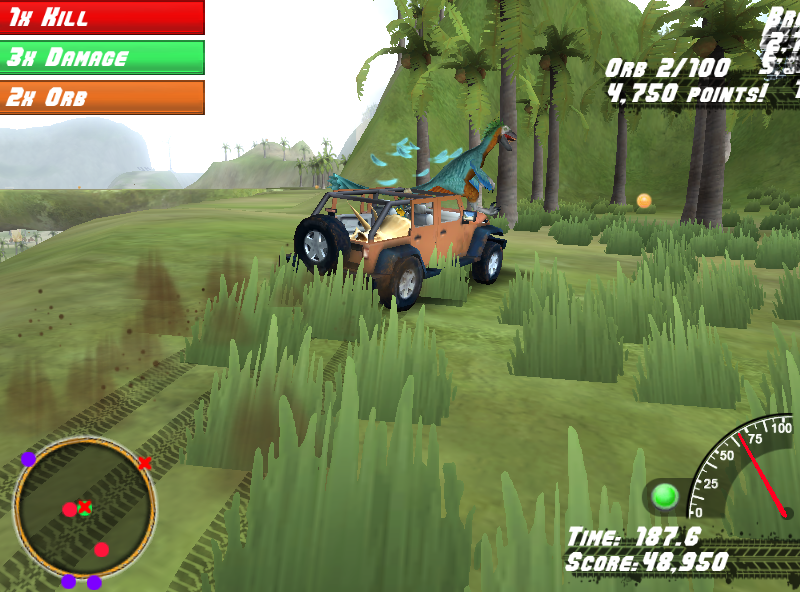Choose the orange 2x Orb bonus bar
This screenshot has width=800, height=592.
(x=101, y=97)
